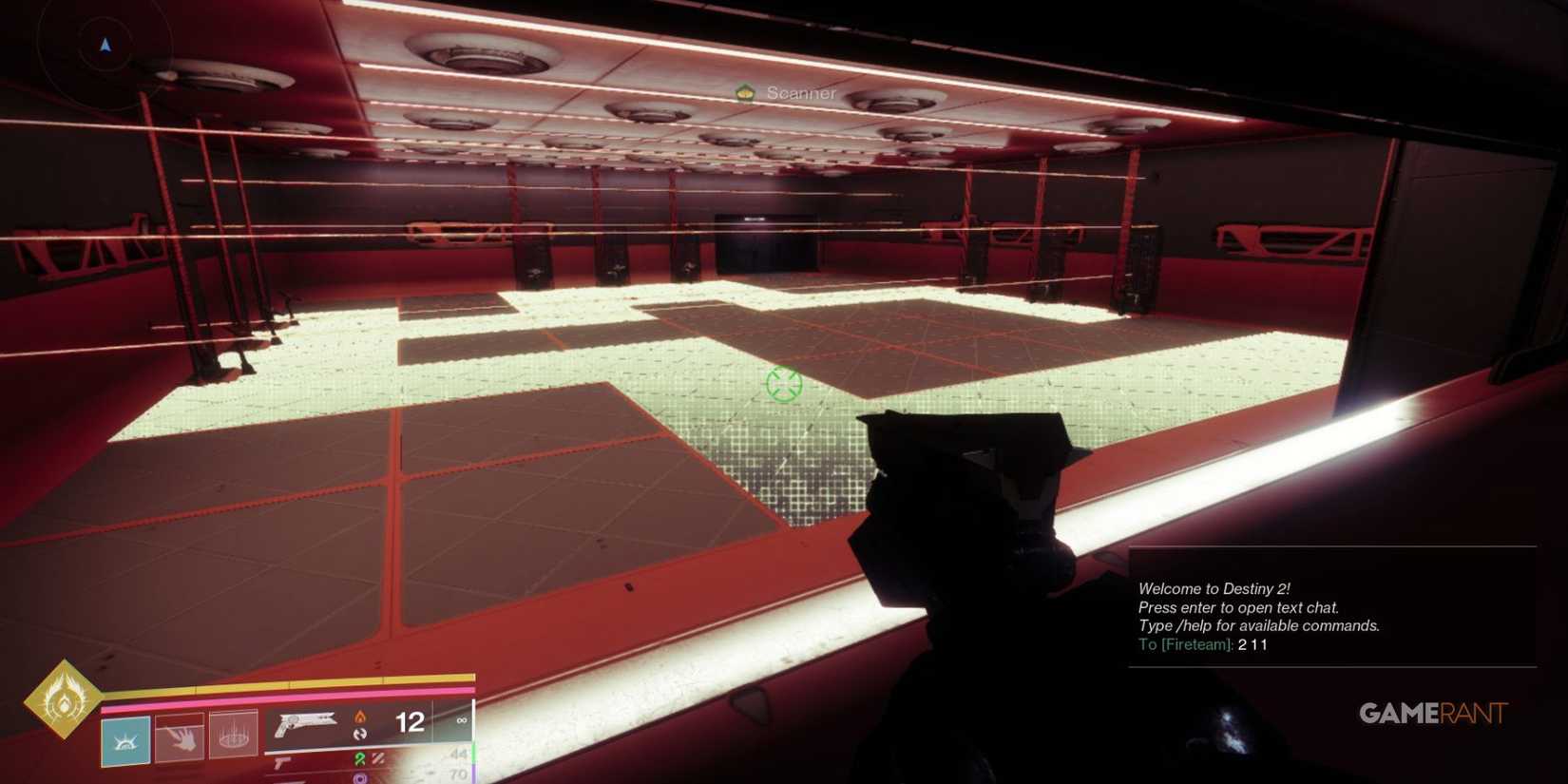Click the teal class ability icon
Viewport: 1568px width, 784px height.
(x=125, y=741)
